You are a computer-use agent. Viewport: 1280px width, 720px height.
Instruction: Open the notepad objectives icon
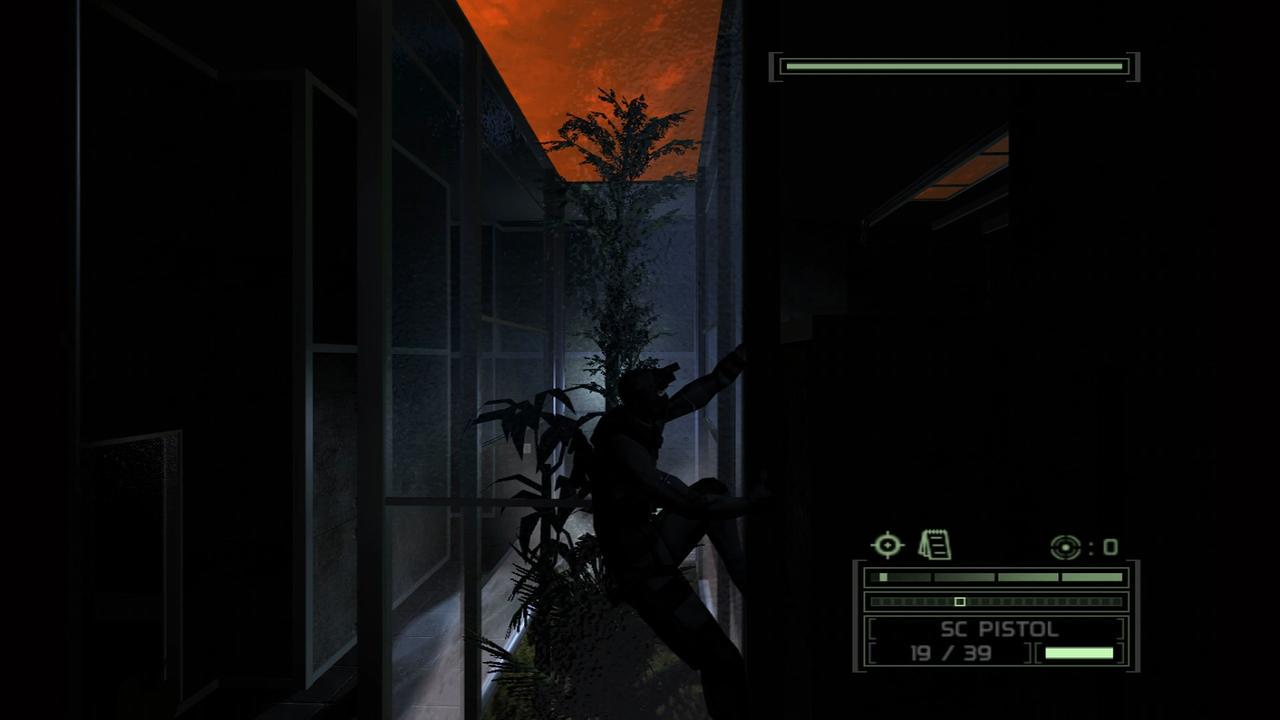tap(934, 544)
